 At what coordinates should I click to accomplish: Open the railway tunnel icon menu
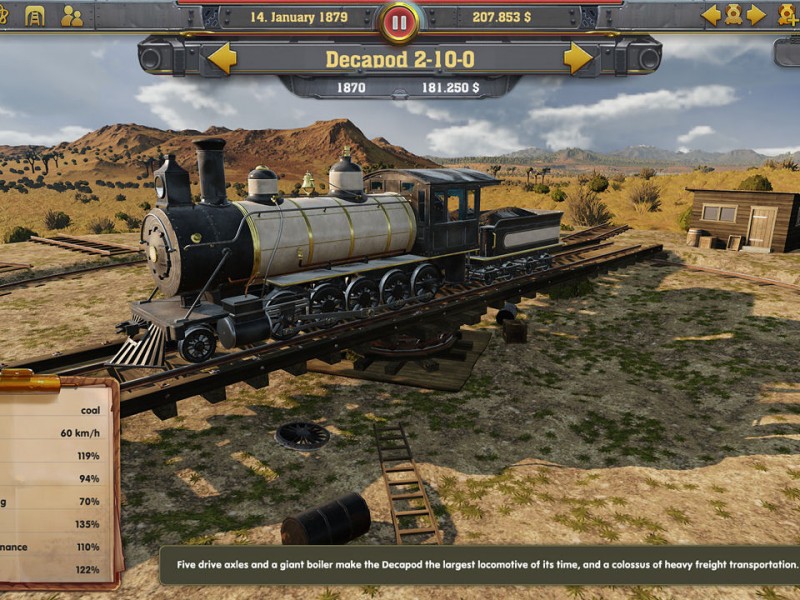pyautogui.click(x=35, y=15)
